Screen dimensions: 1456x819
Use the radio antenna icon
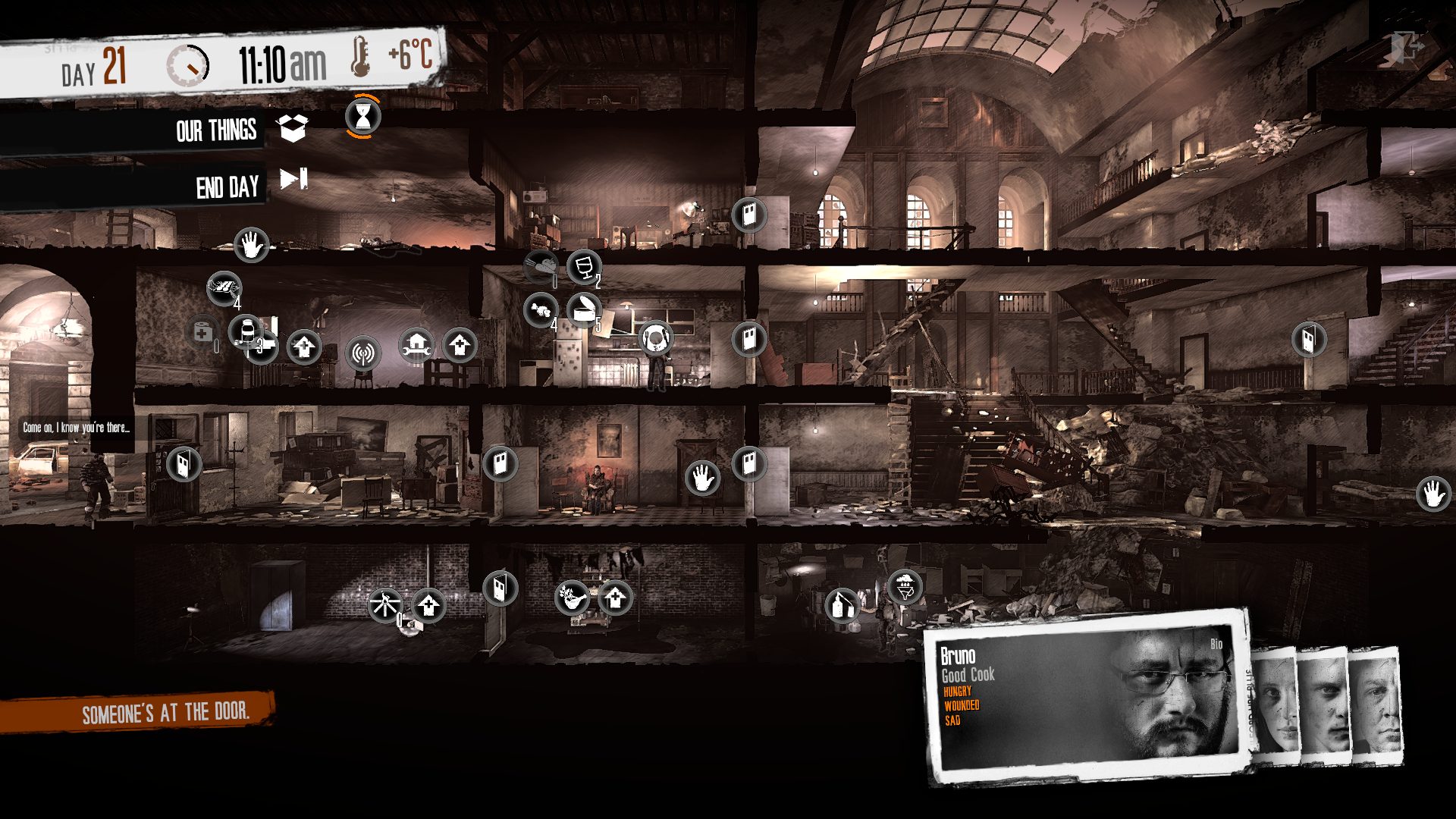(362, 353)
